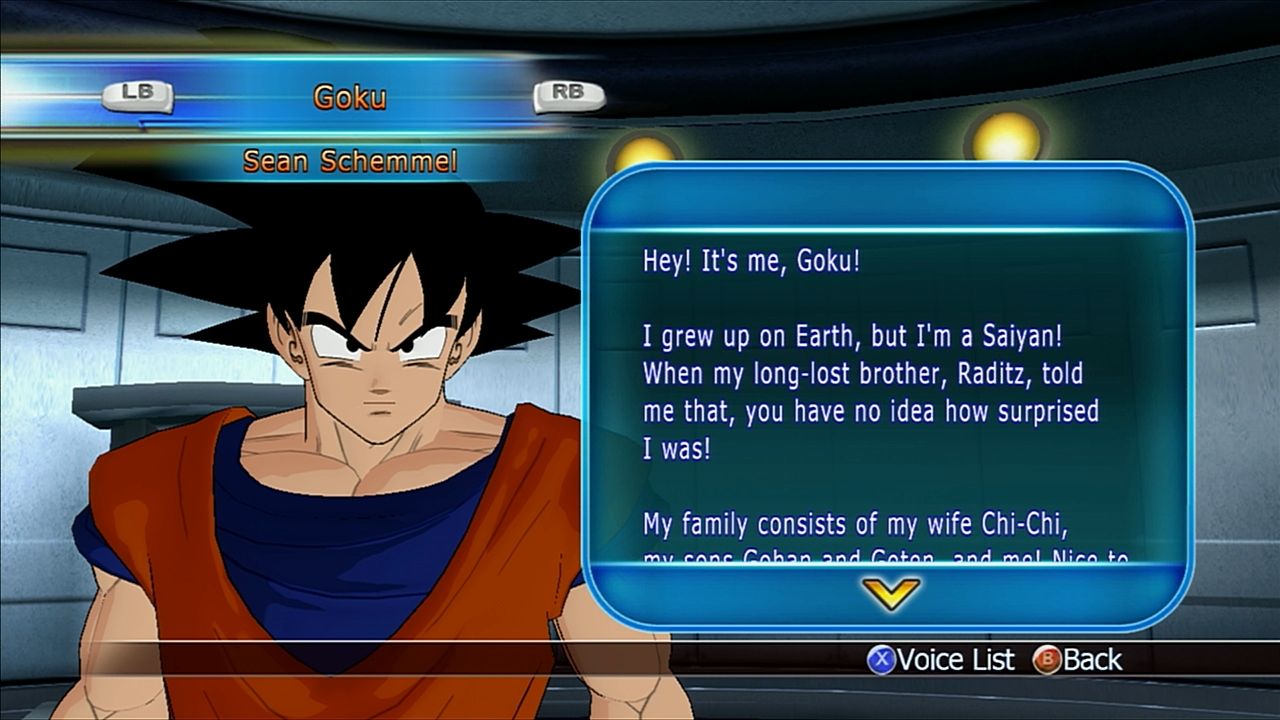Select the Goku character name bar
This screenshot has height=720, width=1280.
[x=350, y=97]
